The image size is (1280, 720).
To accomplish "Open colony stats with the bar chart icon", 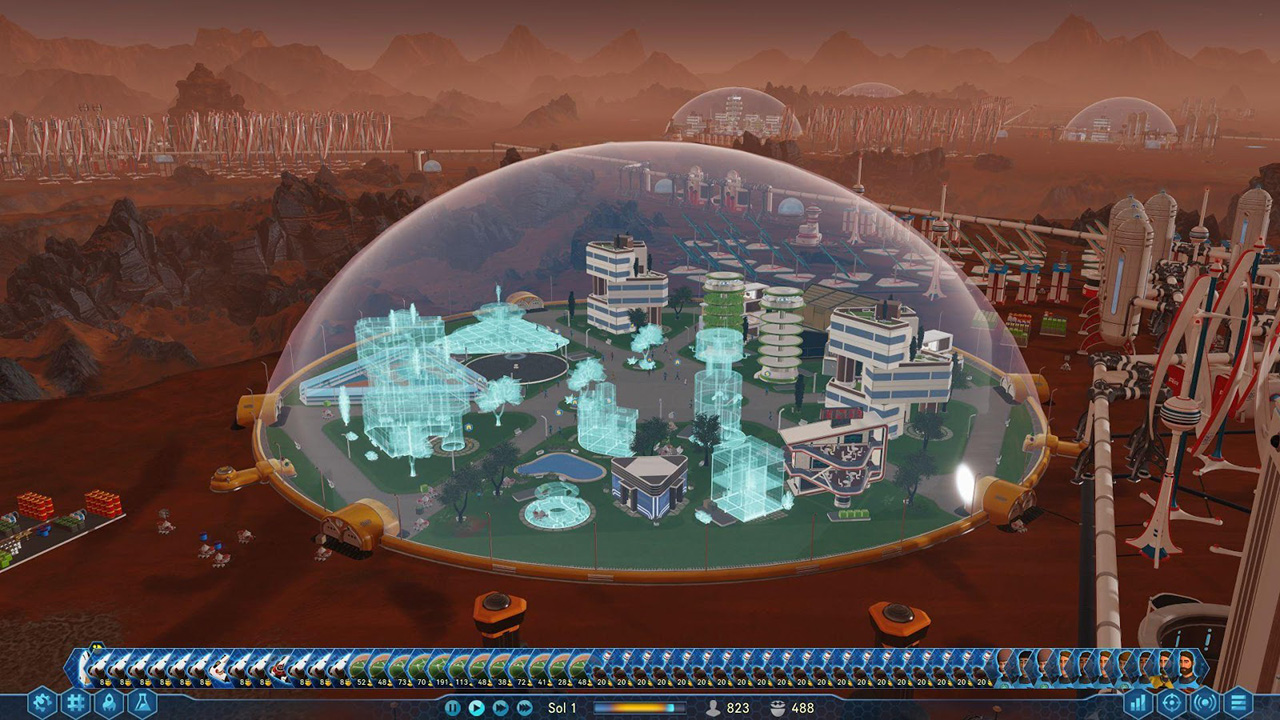I will click(x=1138, y=702).
